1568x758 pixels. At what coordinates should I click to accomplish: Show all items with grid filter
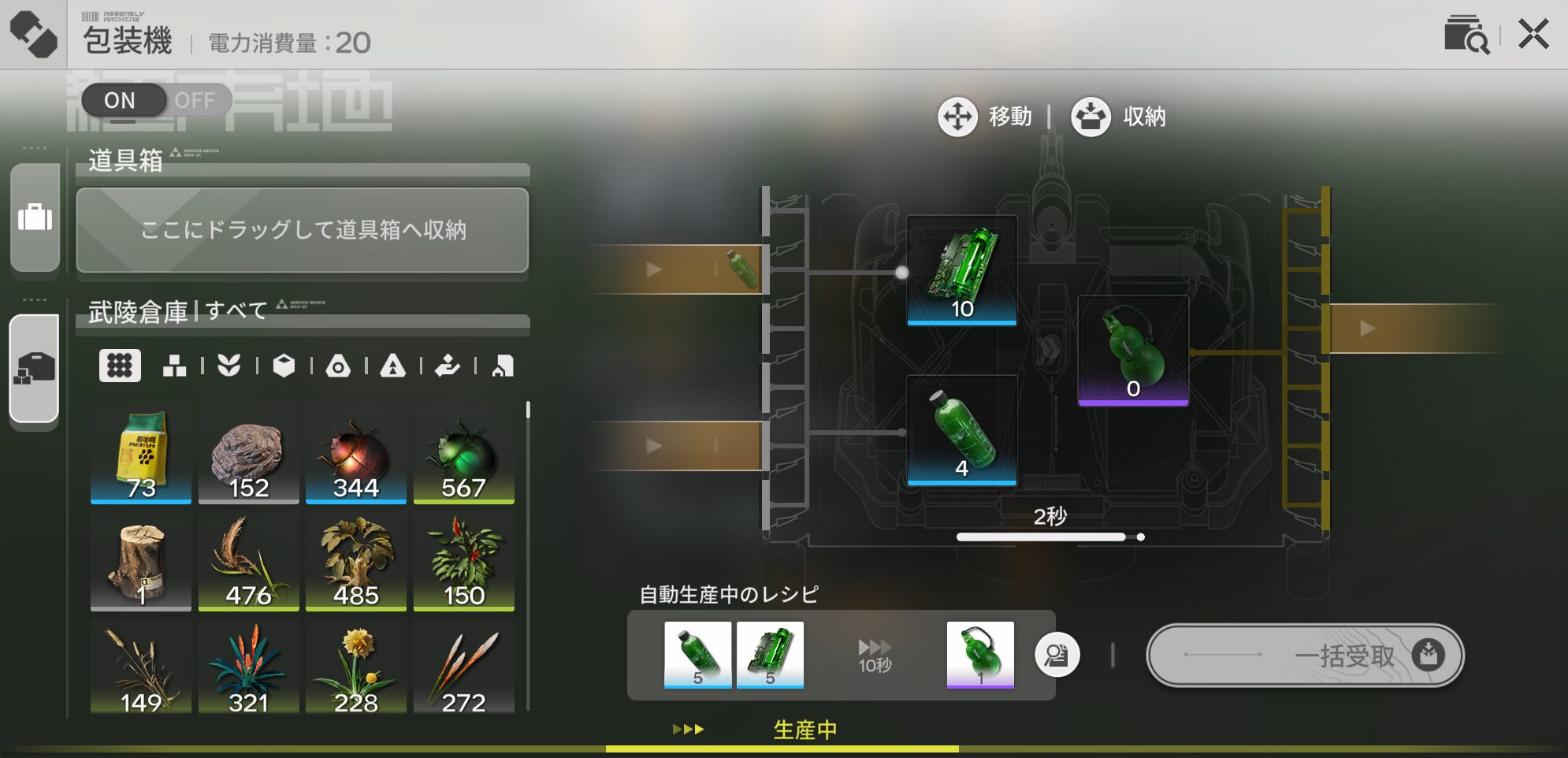tap(120, 366)
